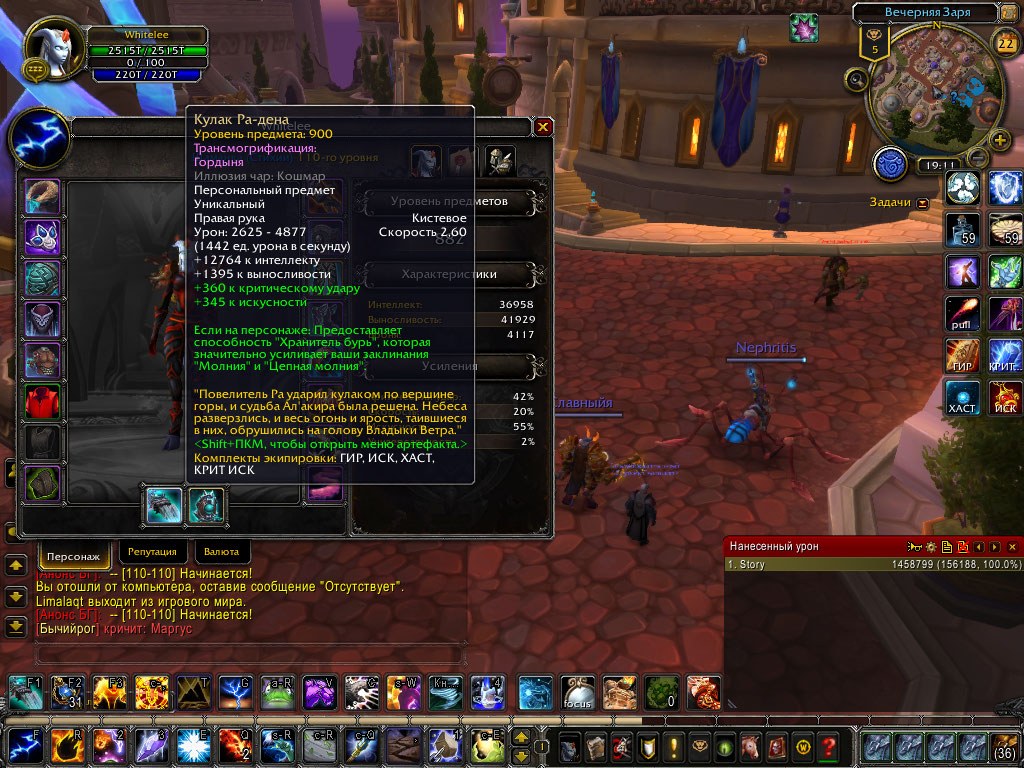Image resolution: width=1024 pixels, height=768 pixels.
Task: Use the focus macro action button
Action: [578, 692]
